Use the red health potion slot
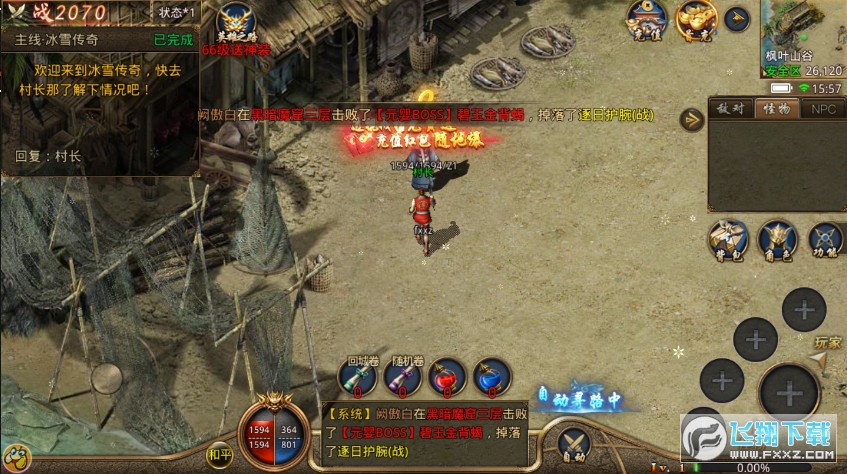This screenshot has height=474, width=847. click(x=447, y=377)
